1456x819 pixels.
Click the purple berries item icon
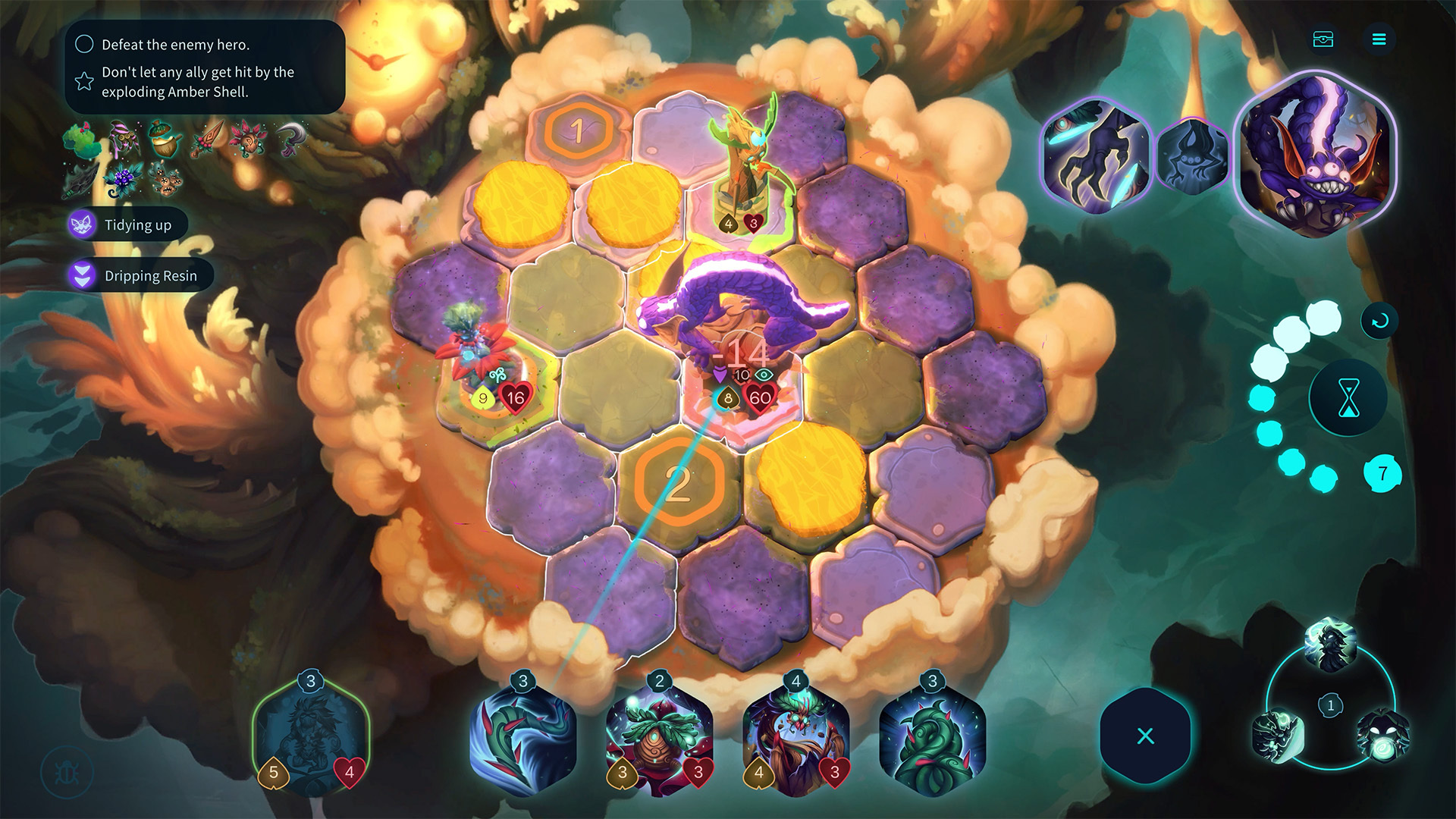(x=123, y=180)
